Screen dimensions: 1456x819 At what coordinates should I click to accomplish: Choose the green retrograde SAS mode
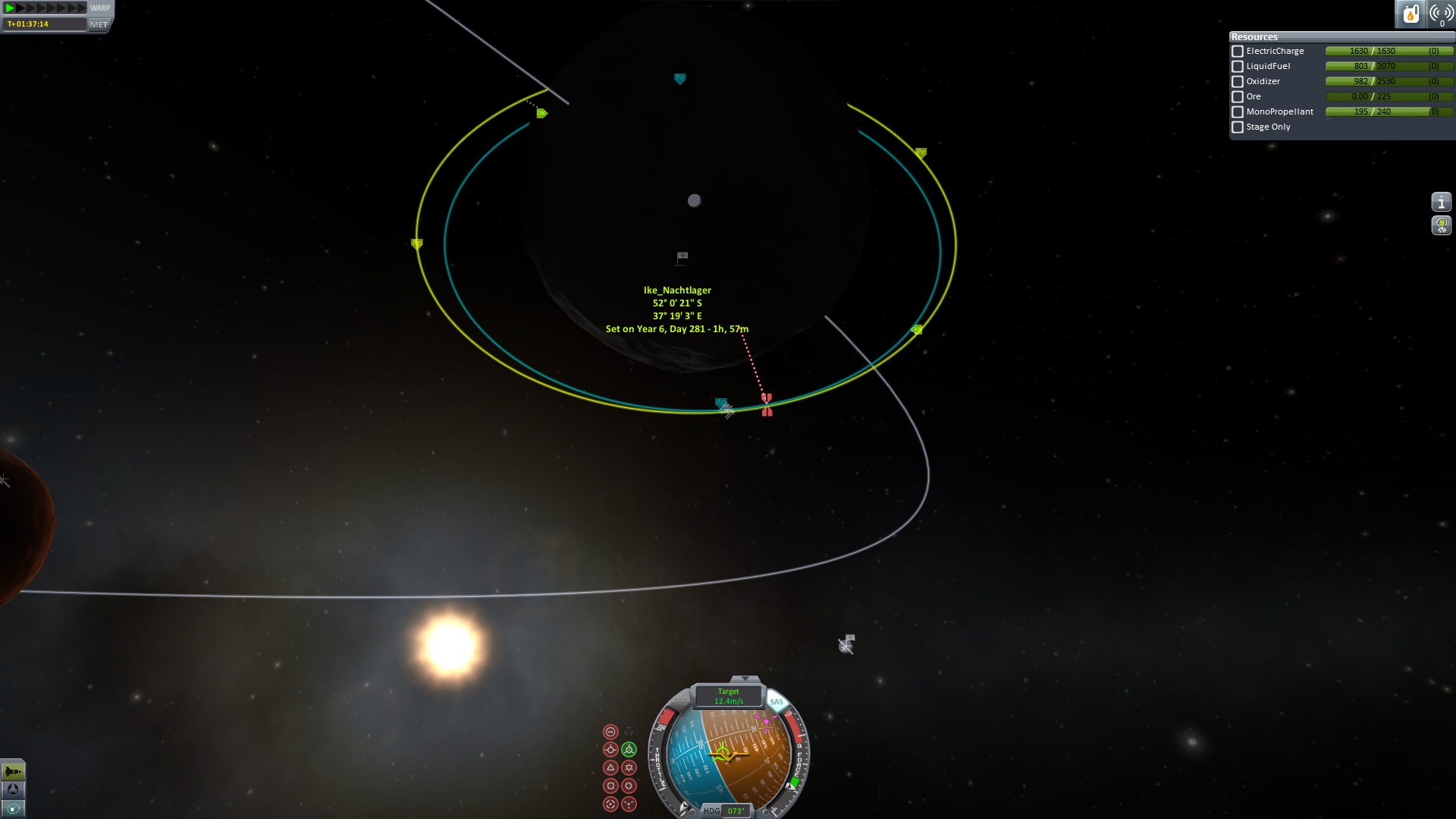click(629, 750)
